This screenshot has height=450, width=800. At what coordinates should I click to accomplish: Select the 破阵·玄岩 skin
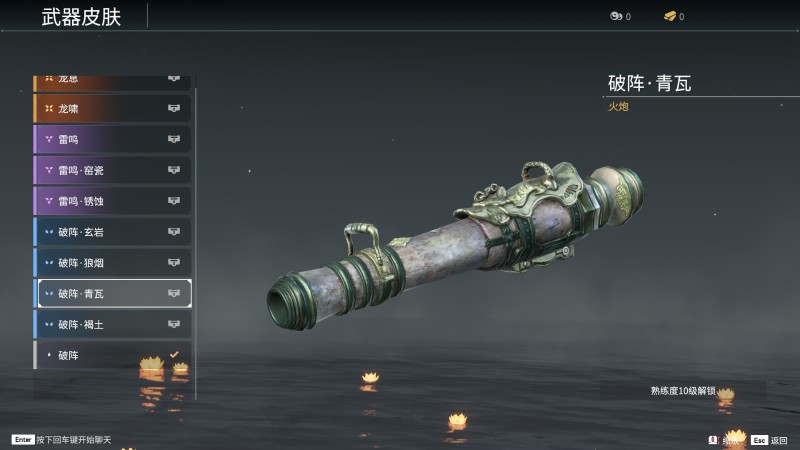tap(112, 232)
